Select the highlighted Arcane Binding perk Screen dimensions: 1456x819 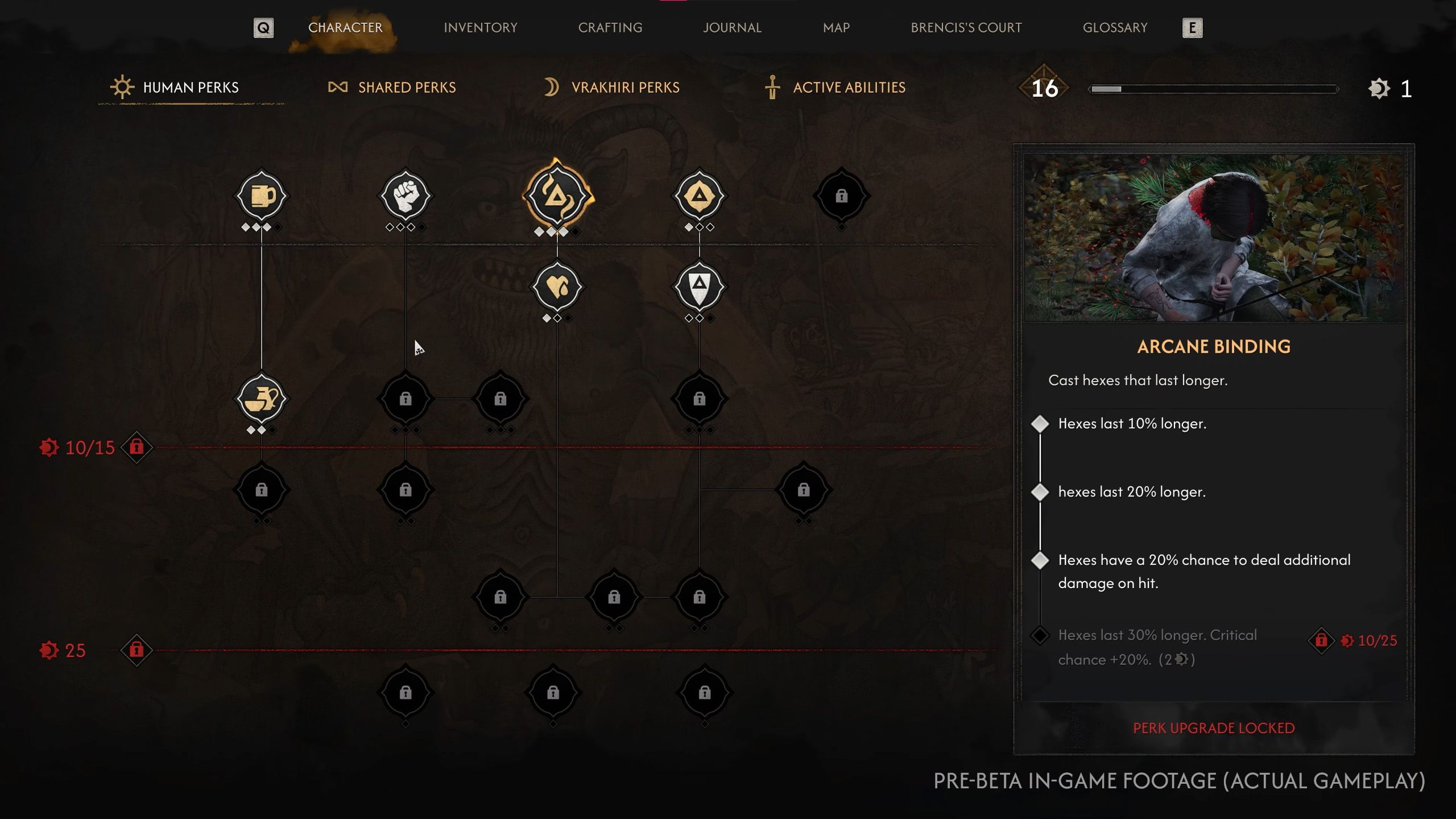click(x=557, y=196)
